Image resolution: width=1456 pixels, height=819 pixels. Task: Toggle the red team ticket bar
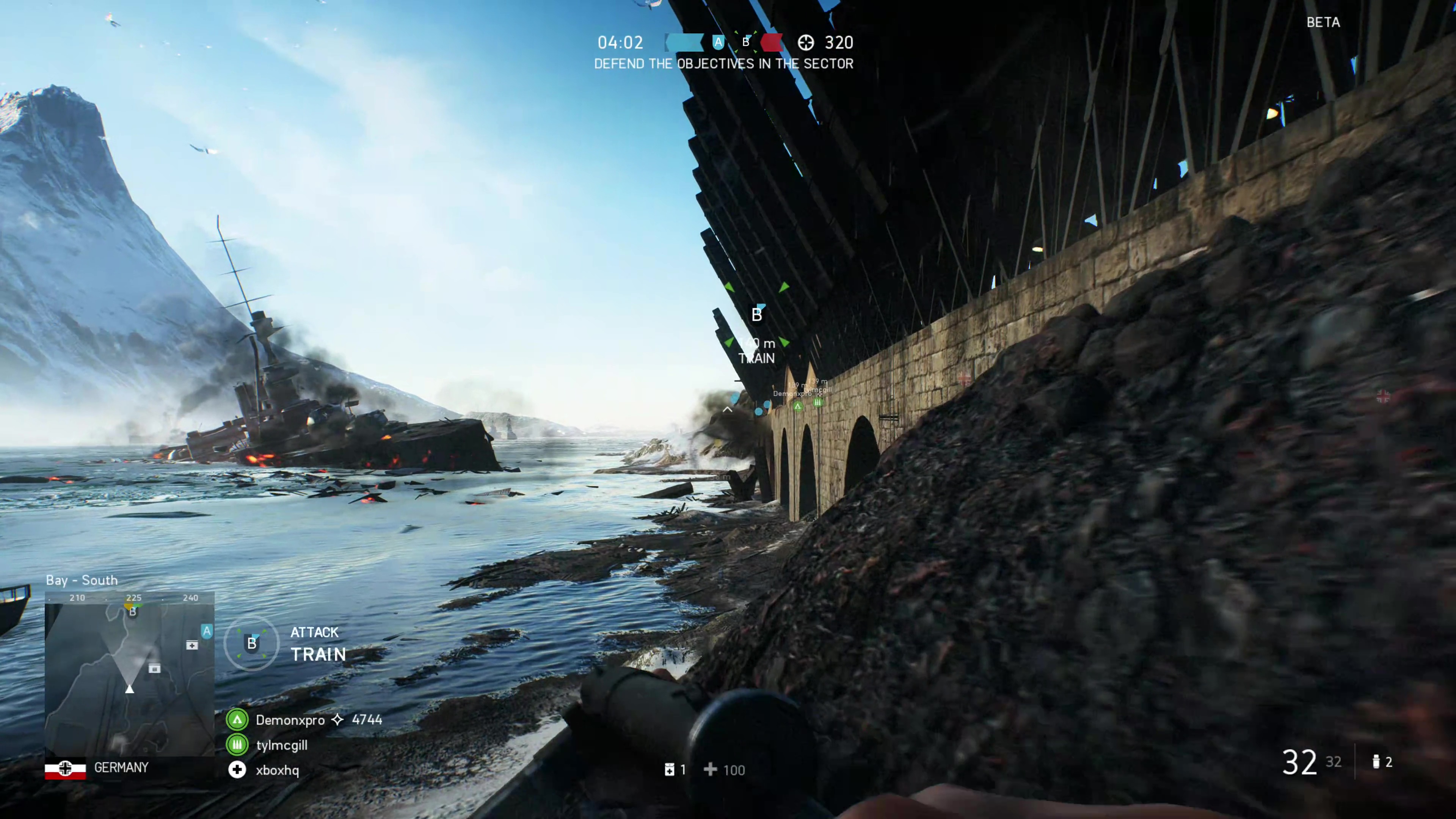click(773, 42)
